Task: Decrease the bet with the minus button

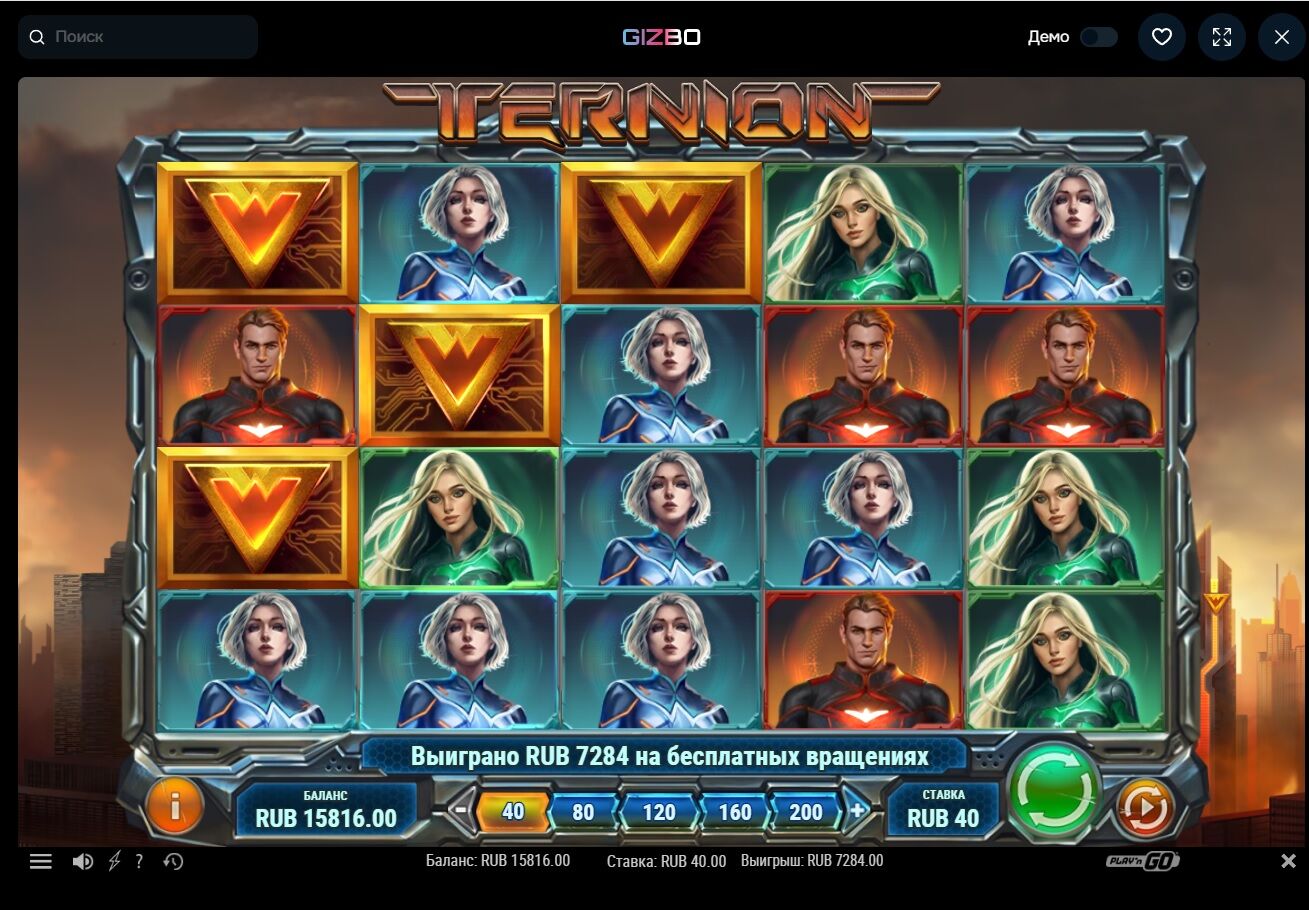Action: [x=459, y=811]
